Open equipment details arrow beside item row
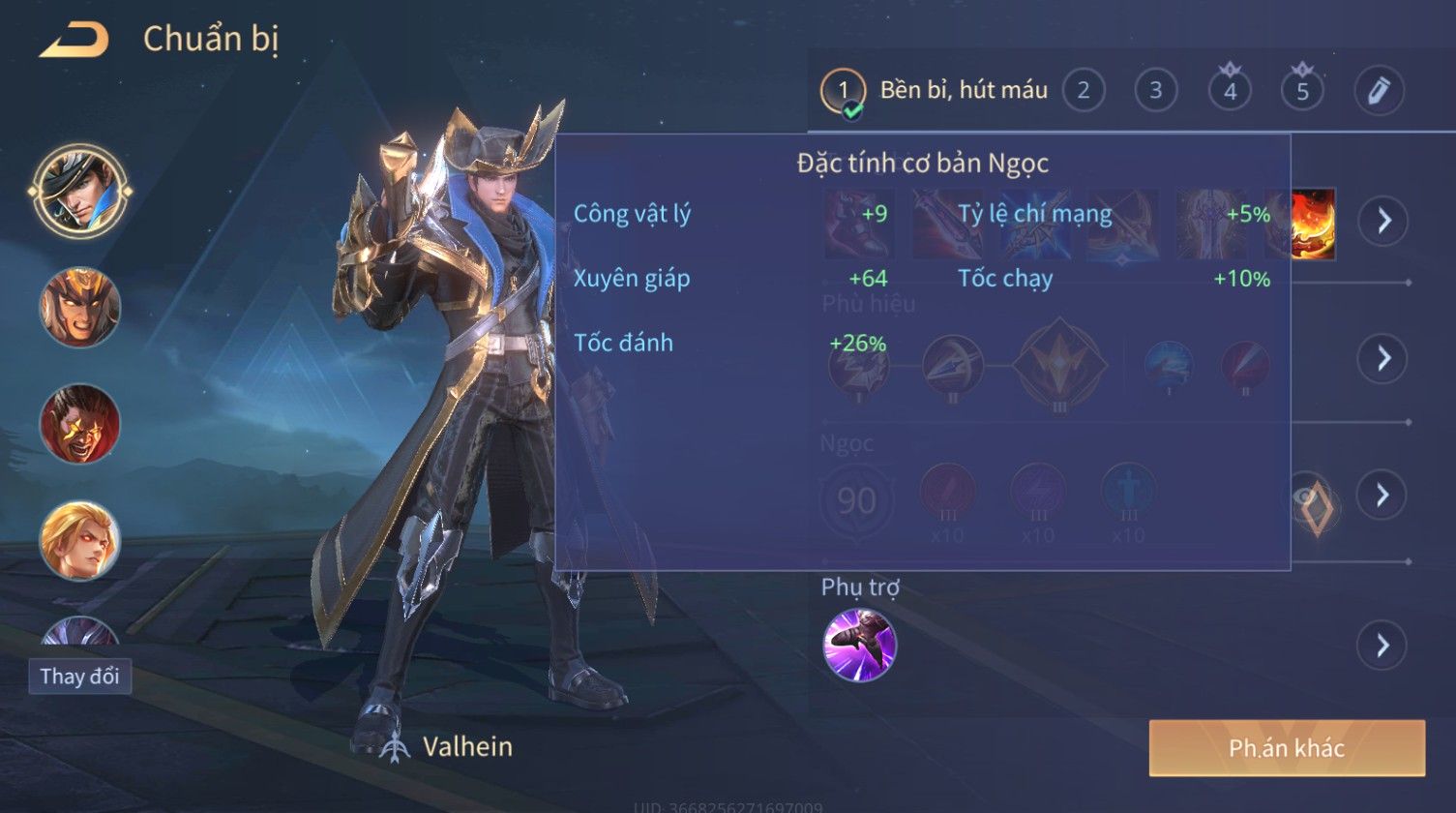This screenshot has height=813, width=1456. (1382, 221)
